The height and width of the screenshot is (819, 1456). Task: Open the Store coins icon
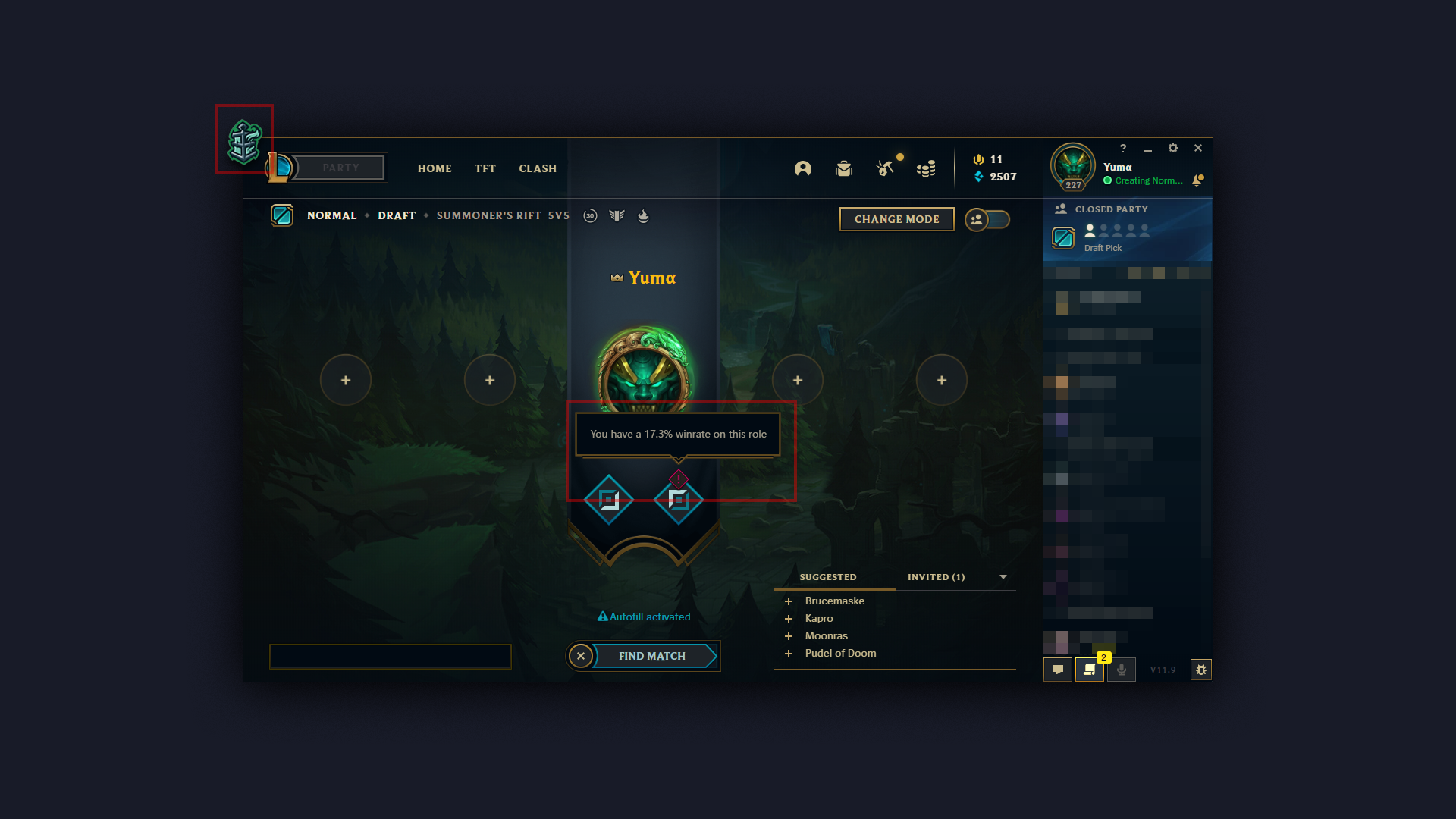pos(926,168)
